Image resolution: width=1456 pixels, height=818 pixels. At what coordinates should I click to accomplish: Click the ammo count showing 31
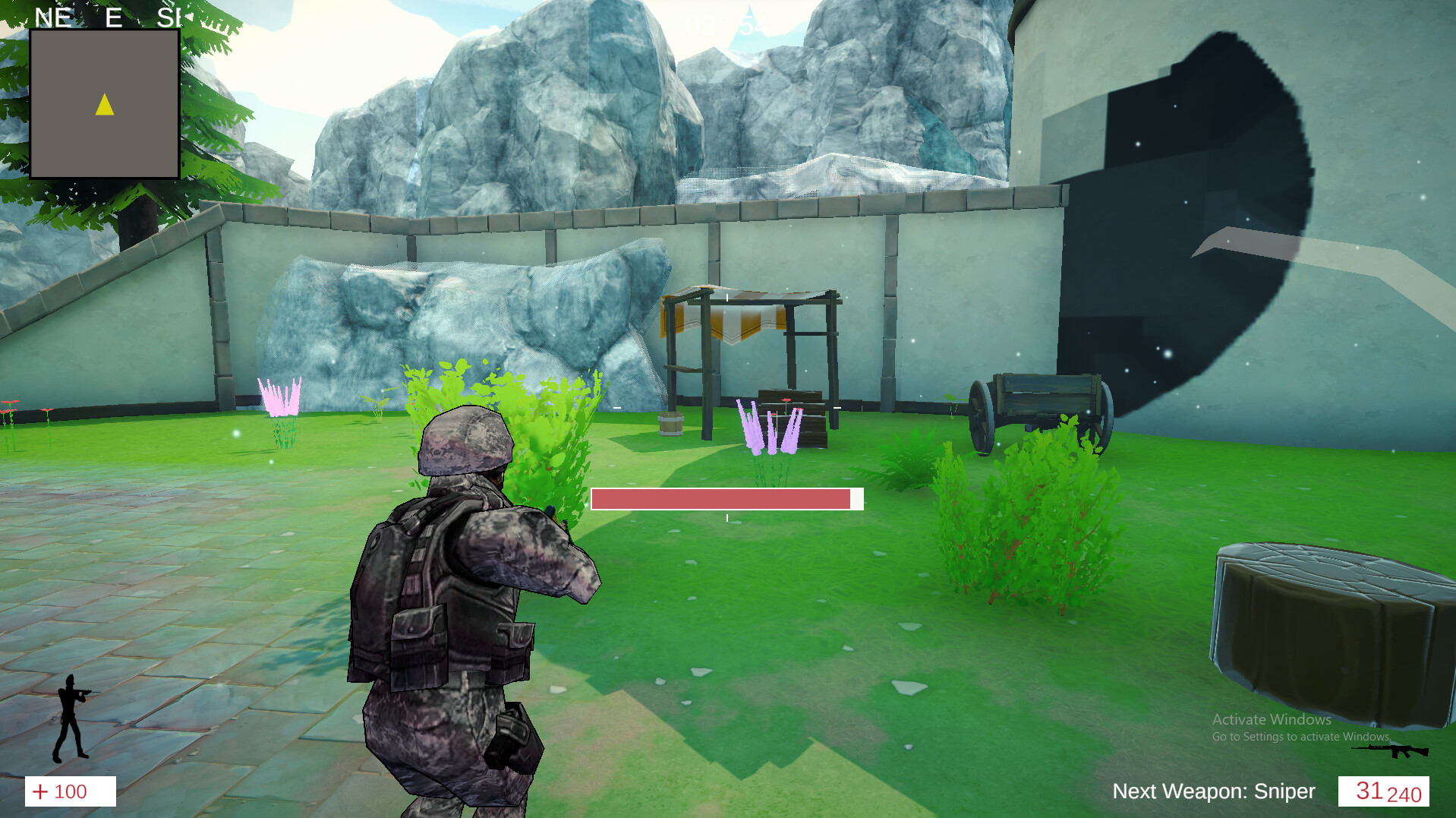click(1369, 791)
